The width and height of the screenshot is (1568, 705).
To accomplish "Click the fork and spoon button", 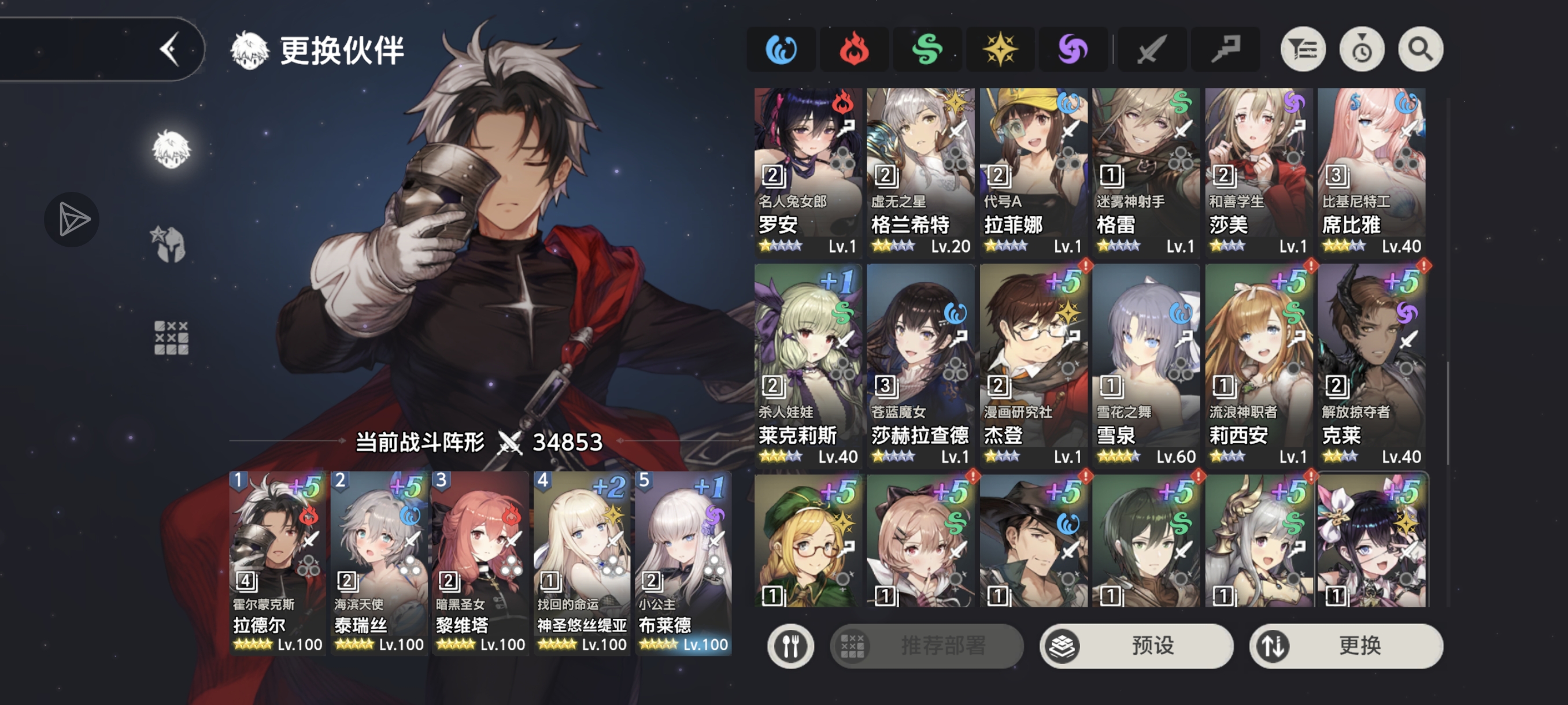I will click(x=790, y=646).
